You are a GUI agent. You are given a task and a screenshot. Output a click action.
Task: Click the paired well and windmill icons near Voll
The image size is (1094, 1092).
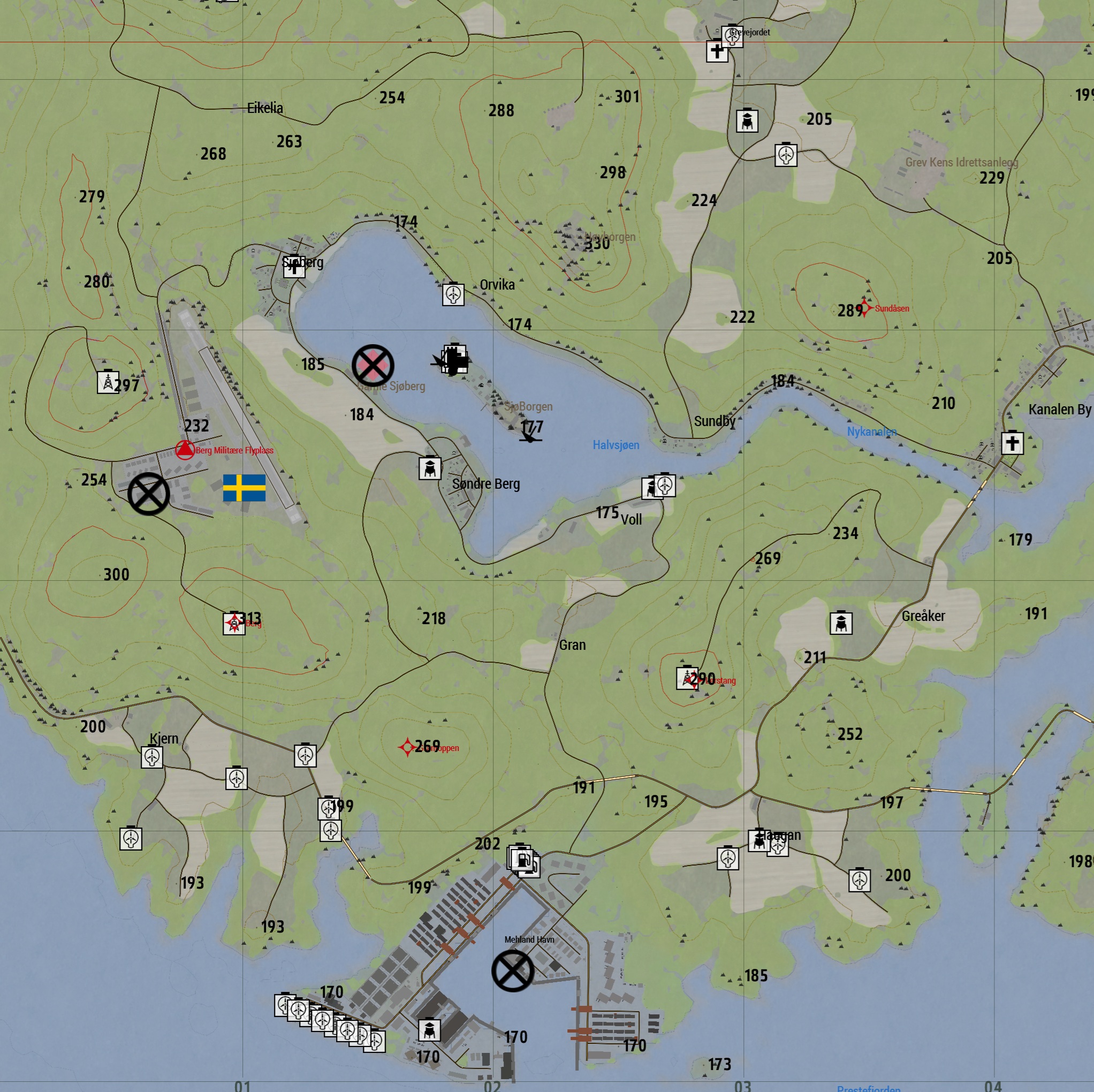pyautogui.click(x=658, y=486)
